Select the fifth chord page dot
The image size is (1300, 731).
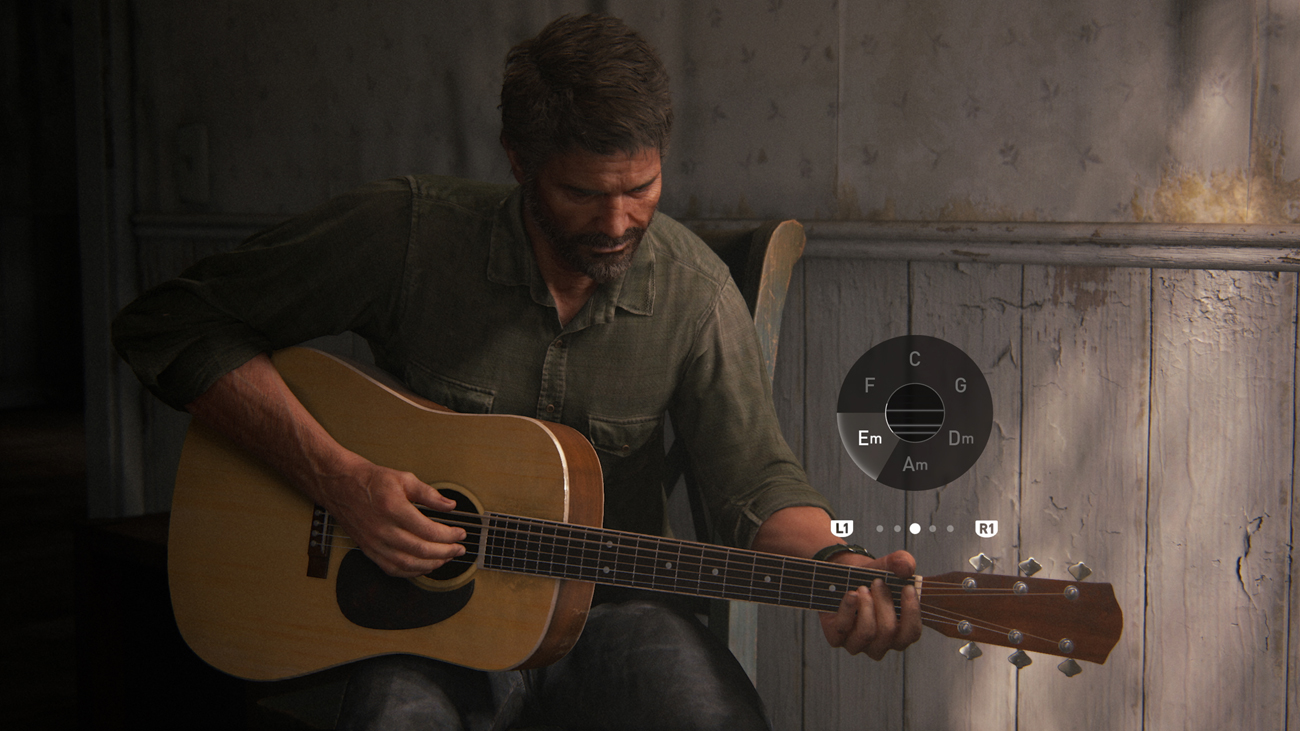[x=950, y=528]
